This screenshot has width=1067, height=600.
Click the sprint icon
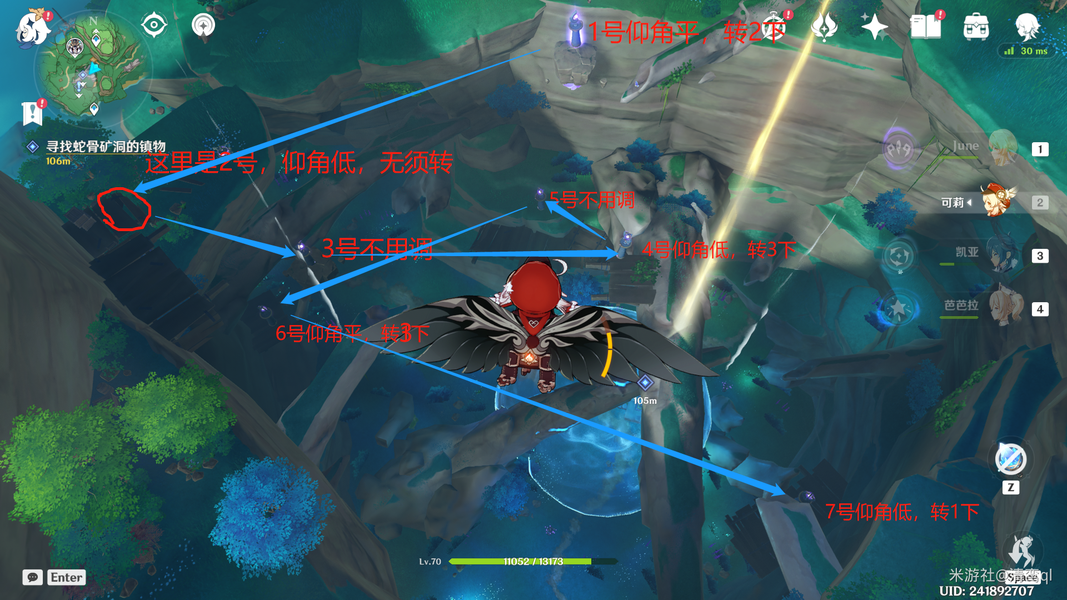pyautogui.click(x=1021, y=552)
